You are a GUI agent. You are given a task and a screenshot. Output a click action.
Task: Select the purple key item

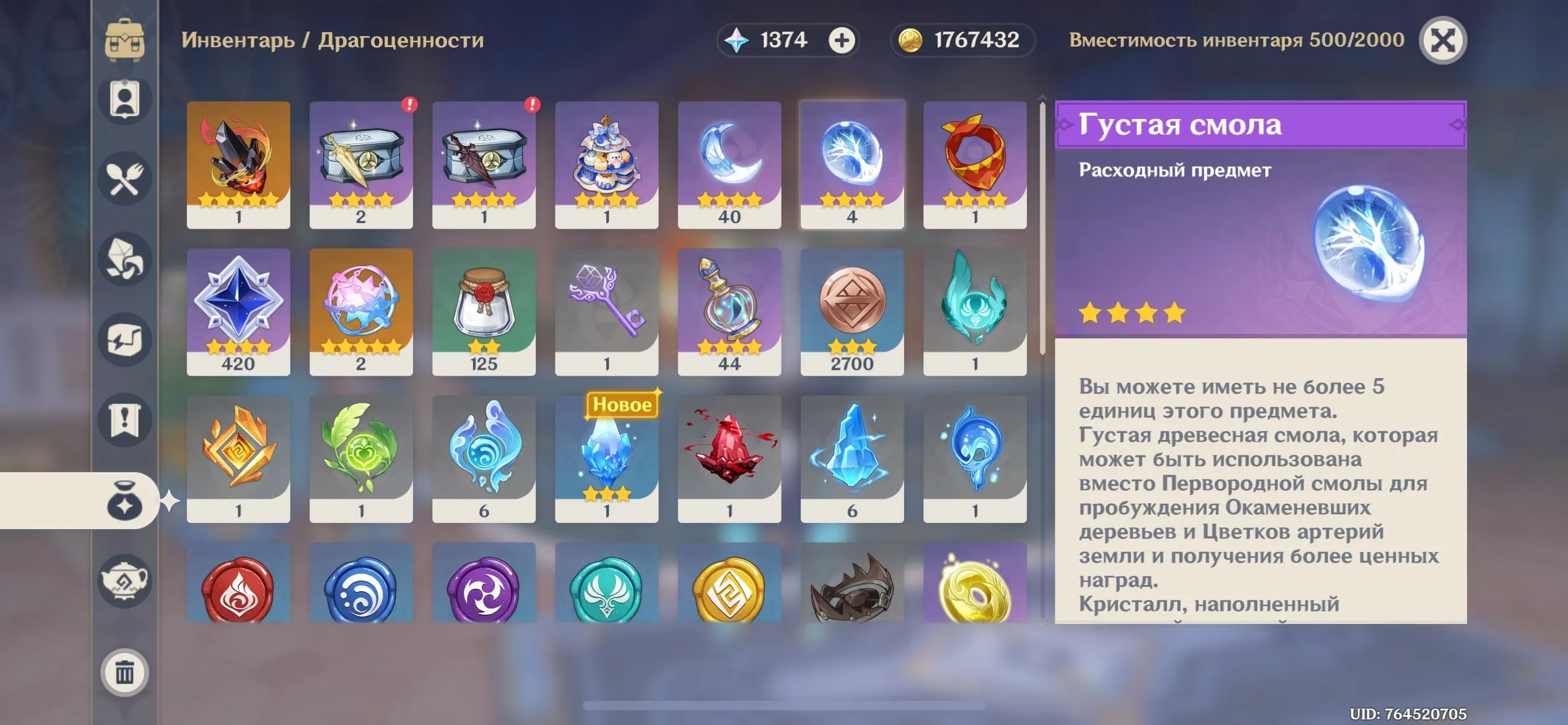click(608, 310)
